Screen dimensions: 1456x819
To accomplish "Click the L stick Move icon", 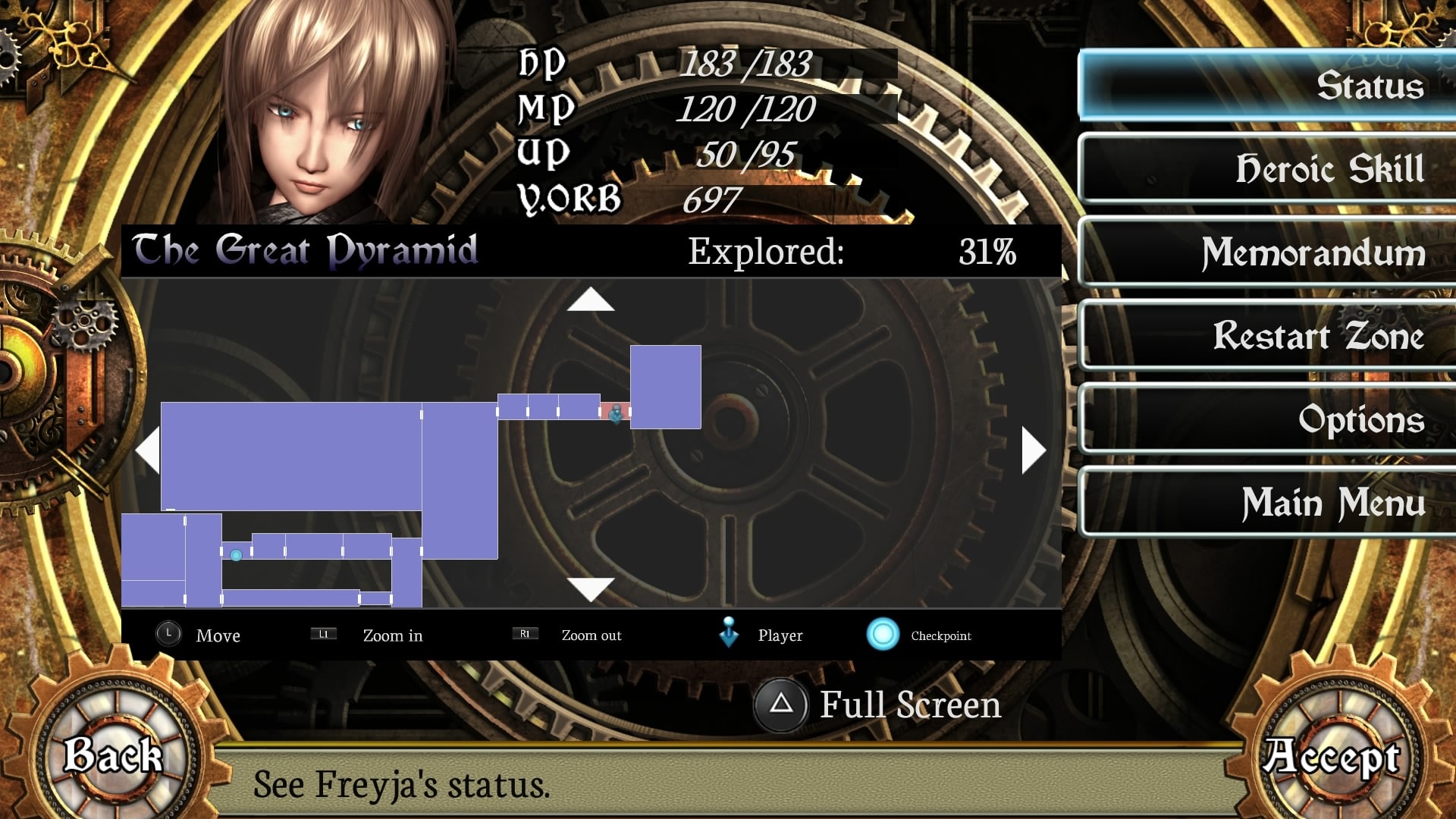I will [168, 633].
